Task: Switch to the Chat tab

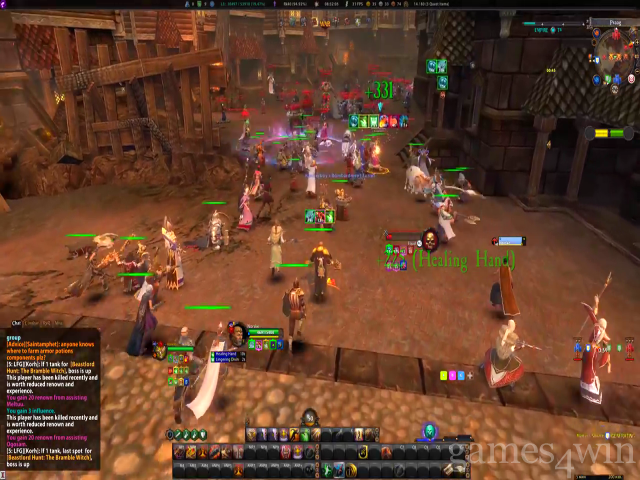Action: [x=16, y=323]
